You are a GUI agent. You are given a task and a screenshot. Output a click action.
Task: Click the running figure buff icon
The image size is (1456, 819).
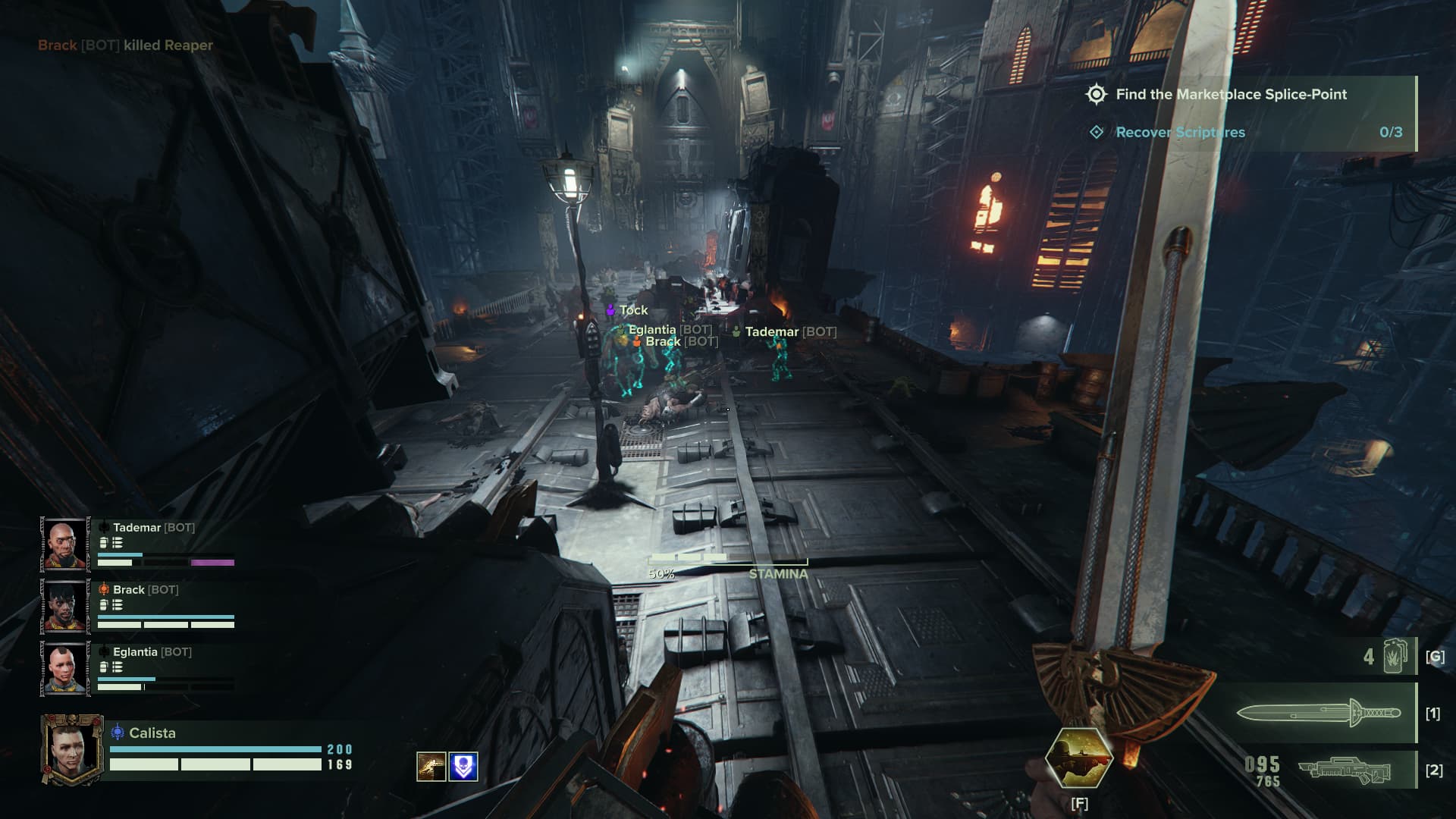tap(431, 767)
